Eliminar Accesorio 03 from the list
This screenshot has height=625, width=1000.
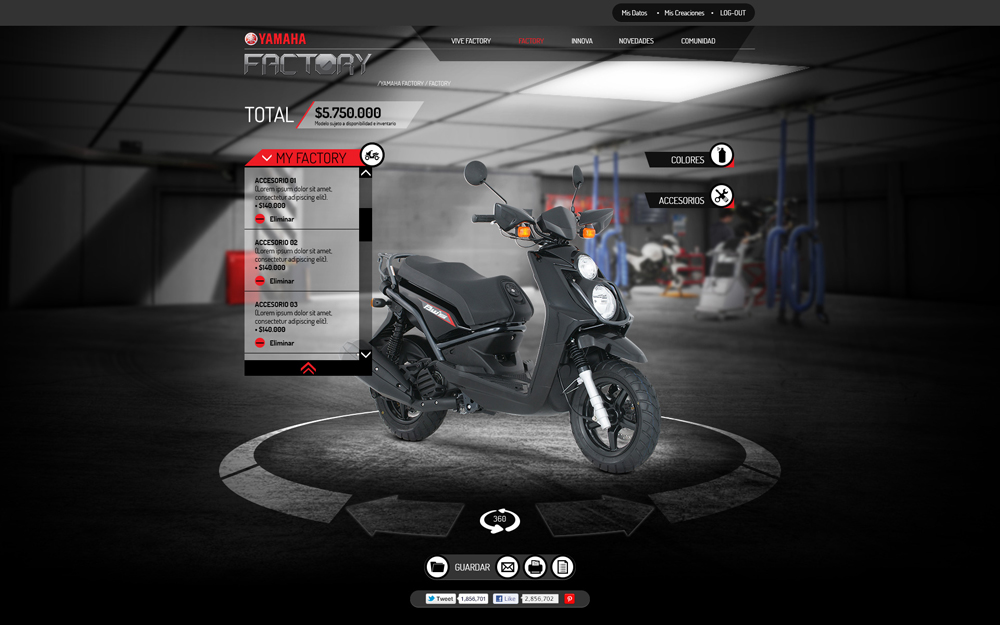click(x=274, y=343)
